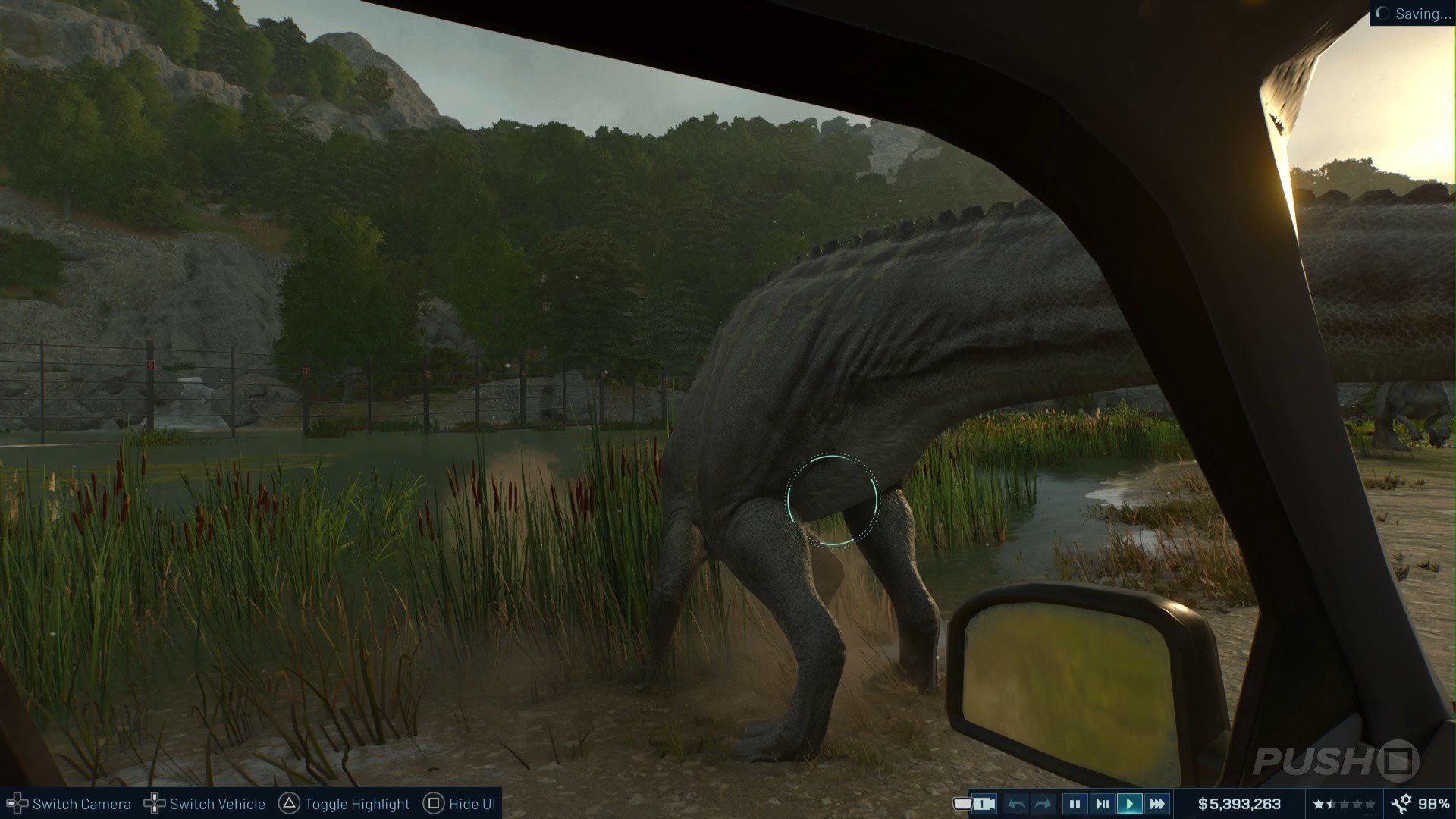The width and height of the screenshot is (1456, 819).
Task: Open the park star rating panel
Action: (1344, 804)
